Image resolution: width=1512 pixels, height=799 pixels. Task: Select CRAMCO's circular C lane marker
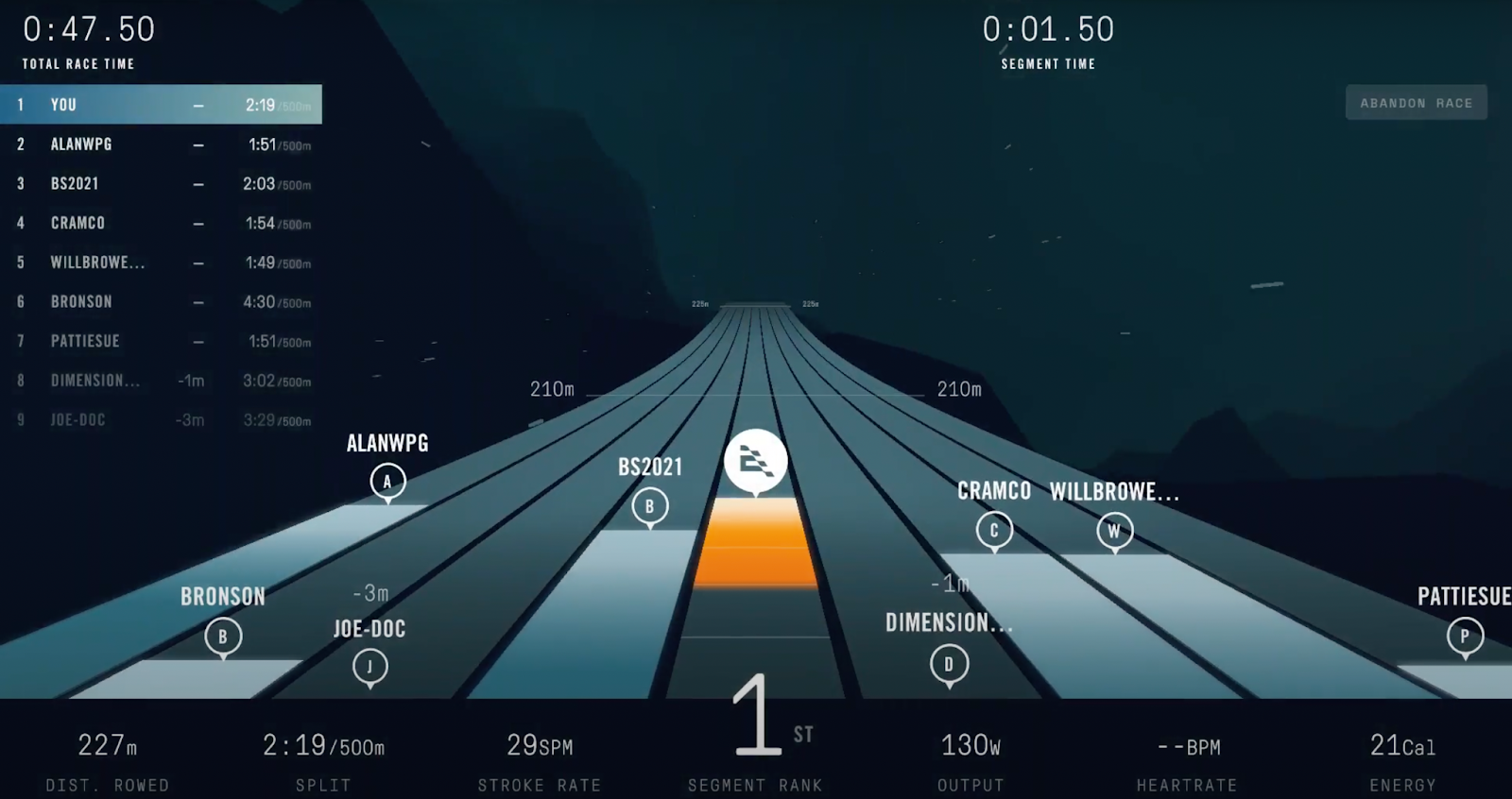993,531
